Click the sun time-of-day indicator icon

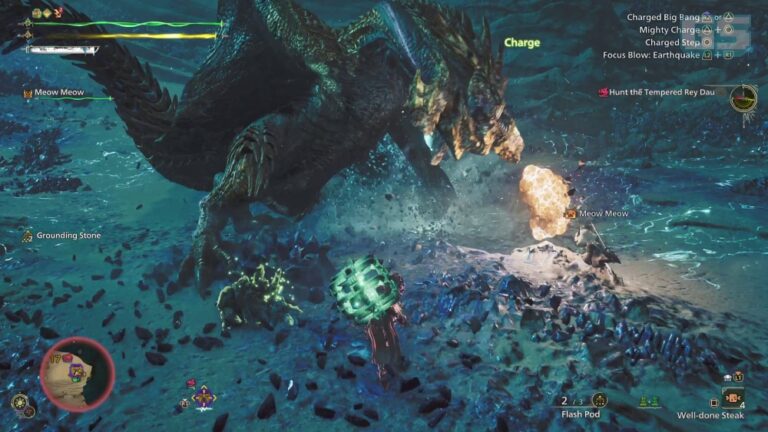pyautogui.click(x=19, y=403)
